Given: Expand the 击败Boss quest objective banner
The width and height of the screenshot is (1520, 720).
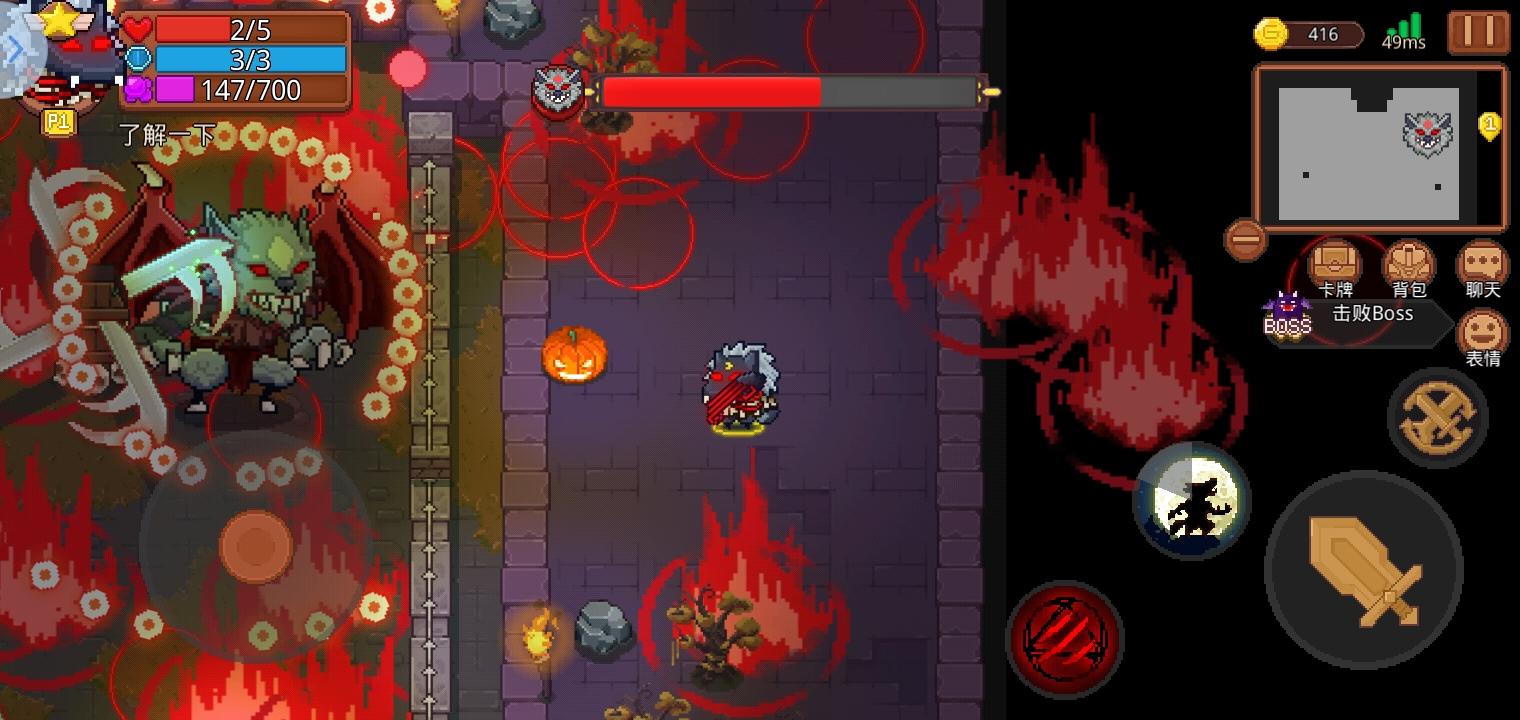Looking at the screenshot, I should (x=1370, y=314).
